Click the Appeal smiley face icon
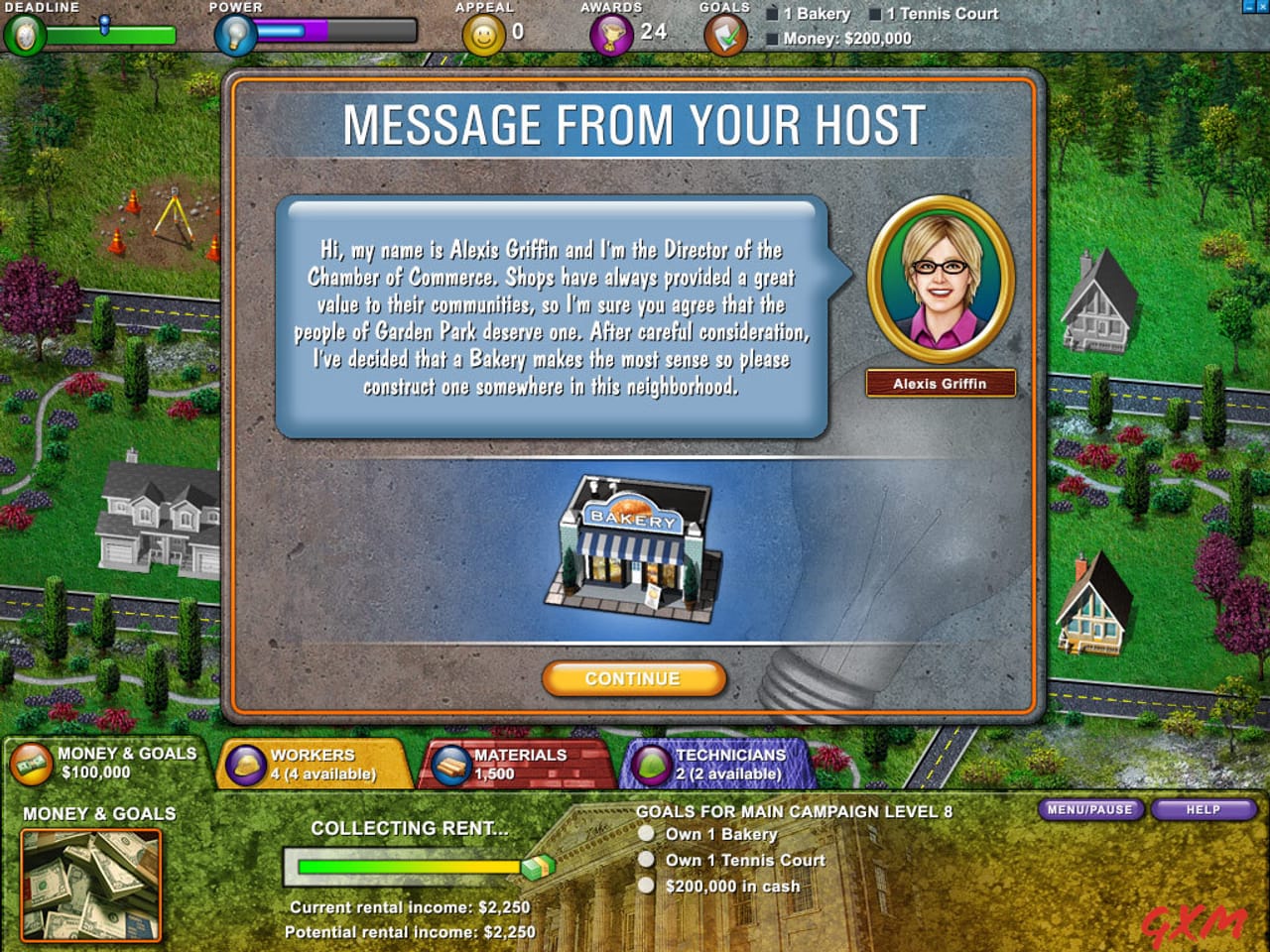1270x952 pixels. [483, 35]
